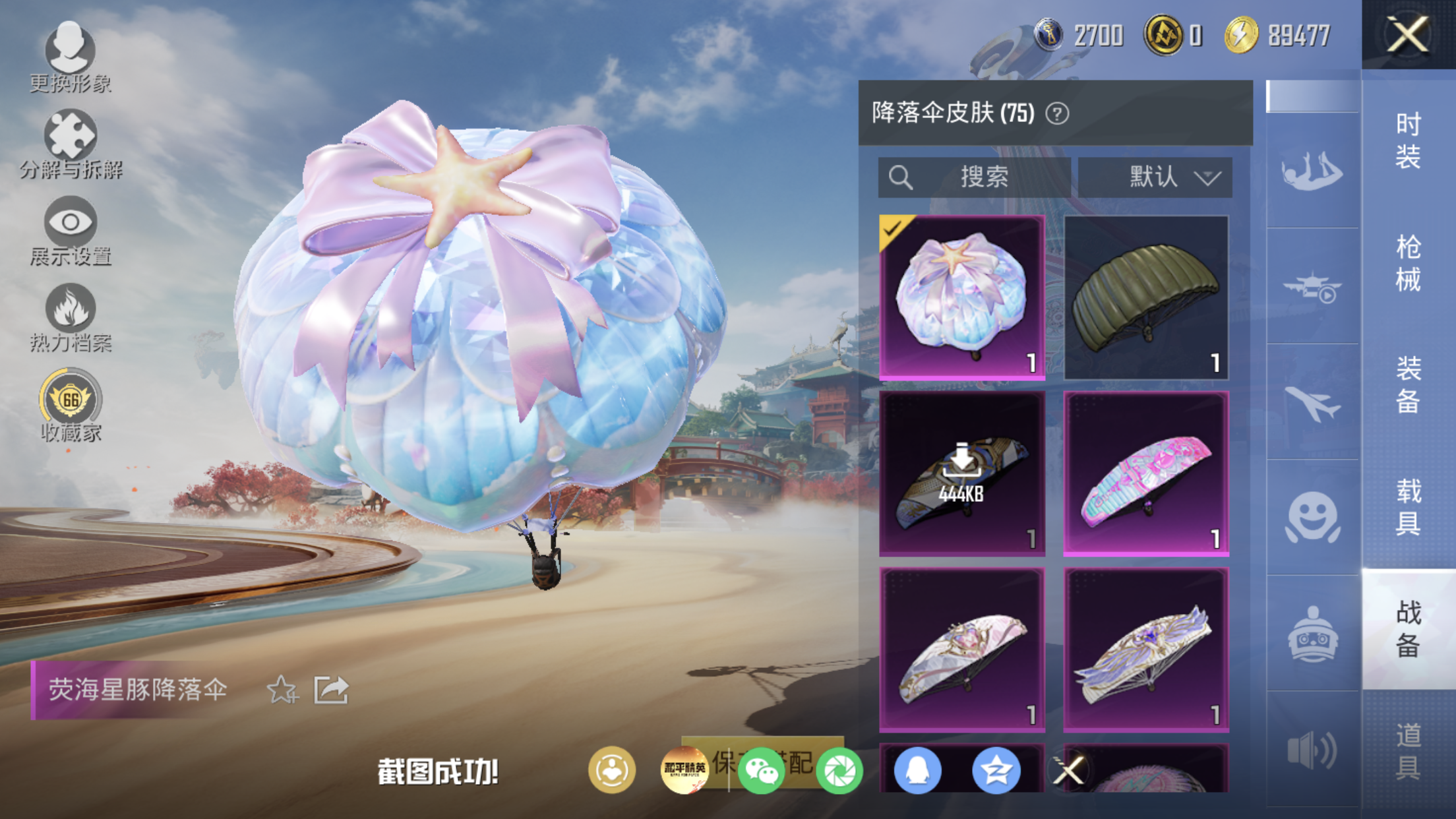Click the 搜索 search field
The height and width of the screenshot is (819, 1456).
coord(974,177)
